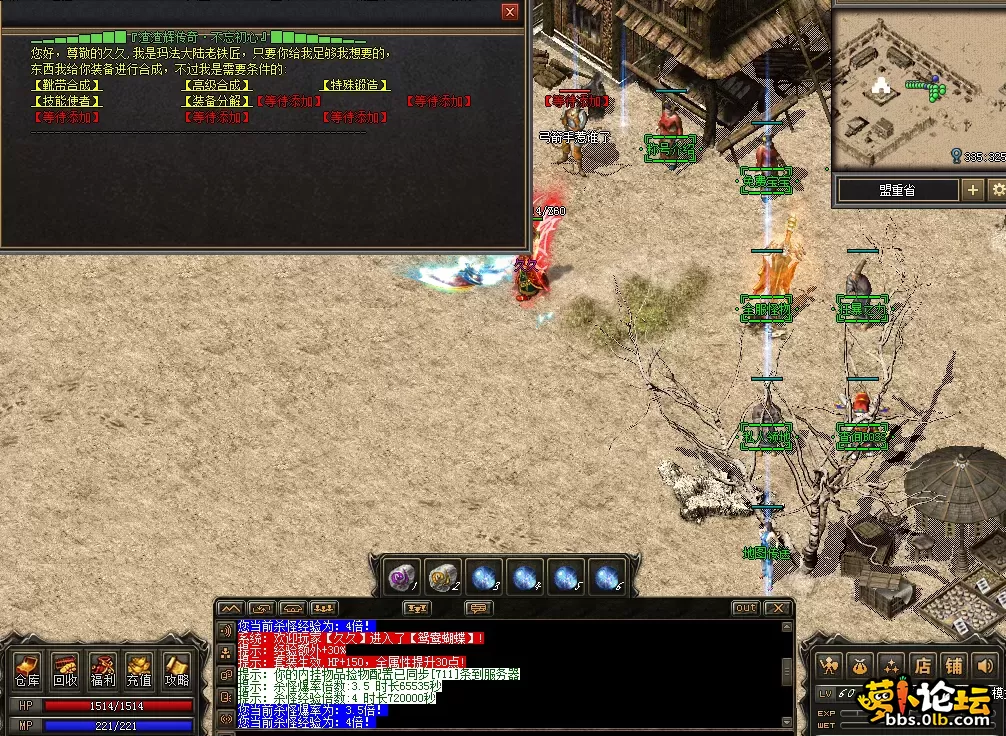The width and height of the screenshot is (1006, 736).
Task: Click the minimap in the corner
Action: 917,88
